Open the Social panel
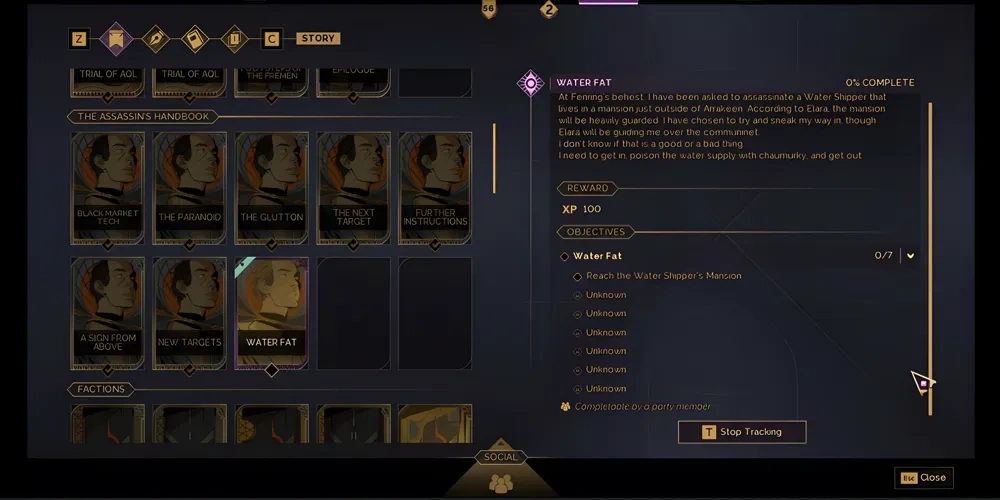Screen dimensions: 1000x500 (500, 473)
